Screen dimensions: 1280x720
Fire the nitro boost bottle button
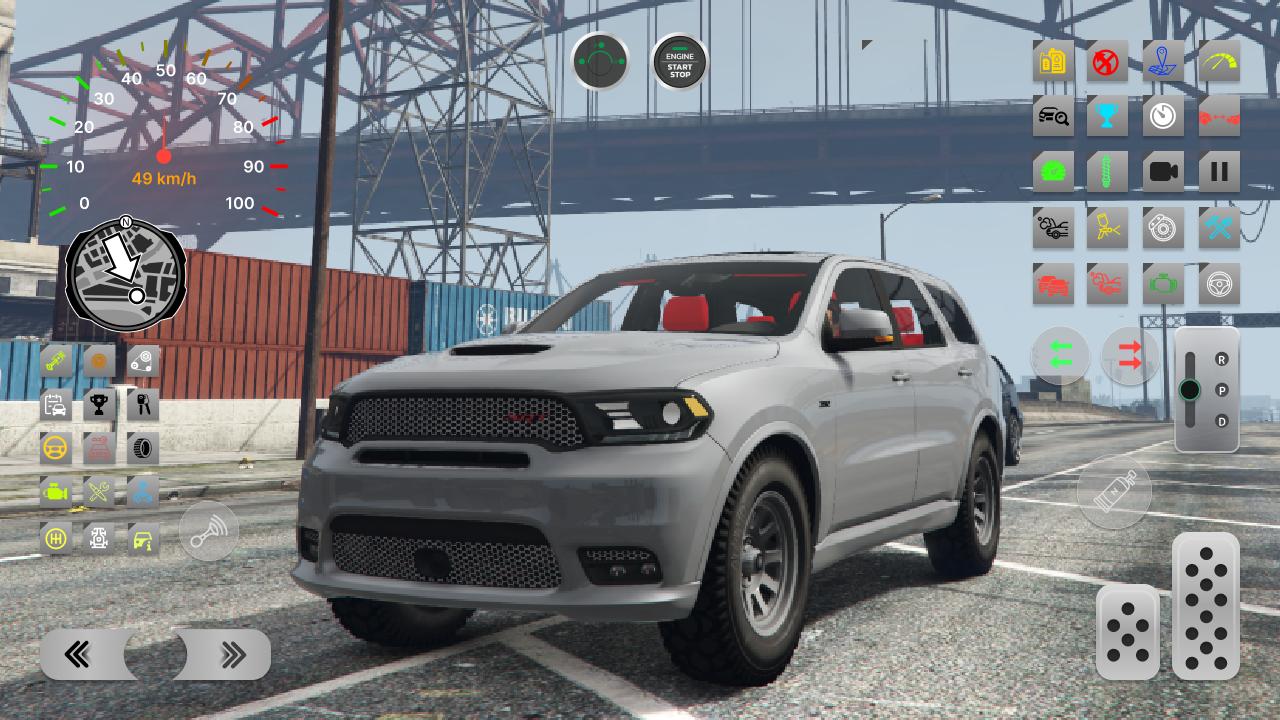point(1114,493)
